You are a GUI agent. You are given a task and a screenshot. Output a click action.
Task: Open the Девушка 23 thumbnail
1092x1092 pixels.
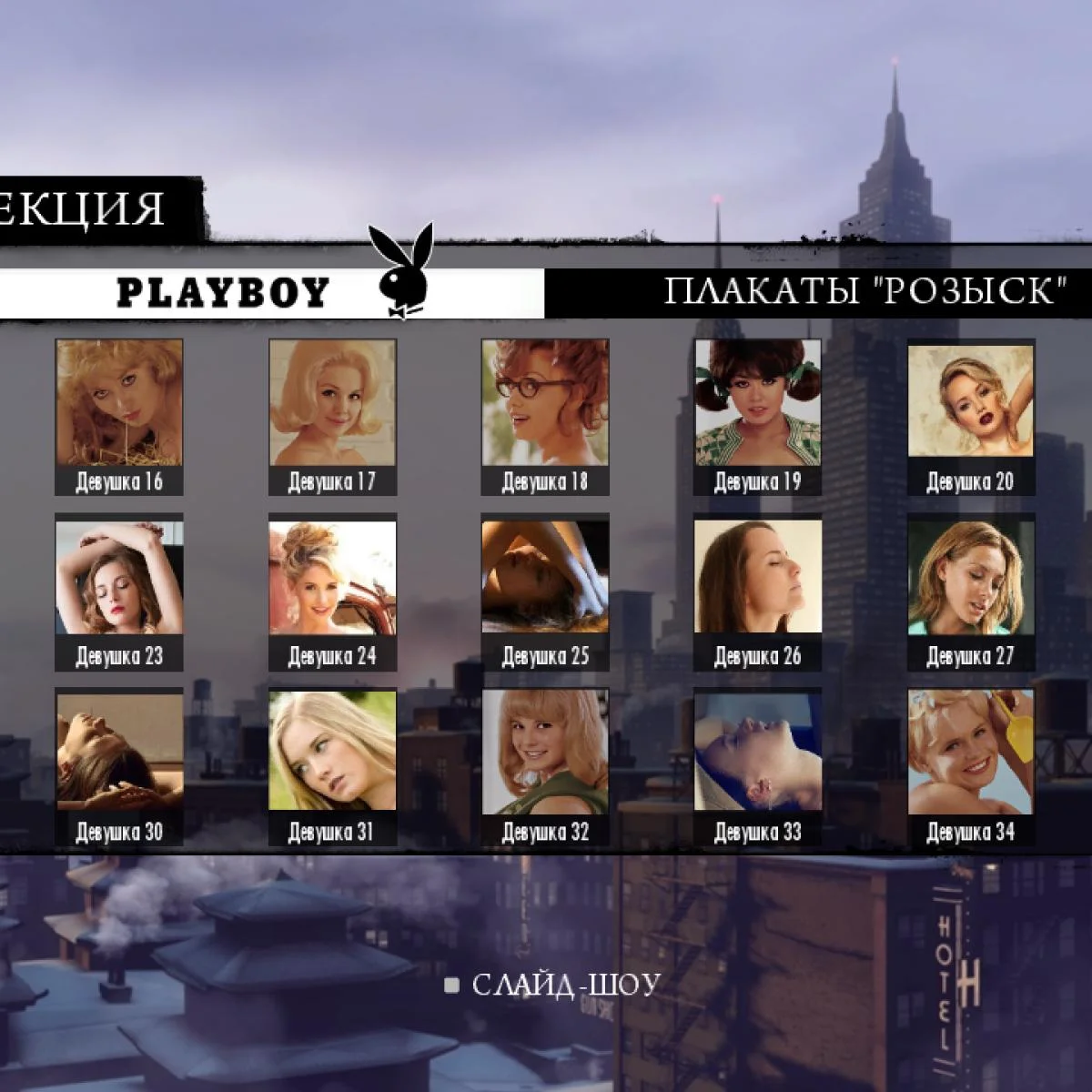(119, 578)
